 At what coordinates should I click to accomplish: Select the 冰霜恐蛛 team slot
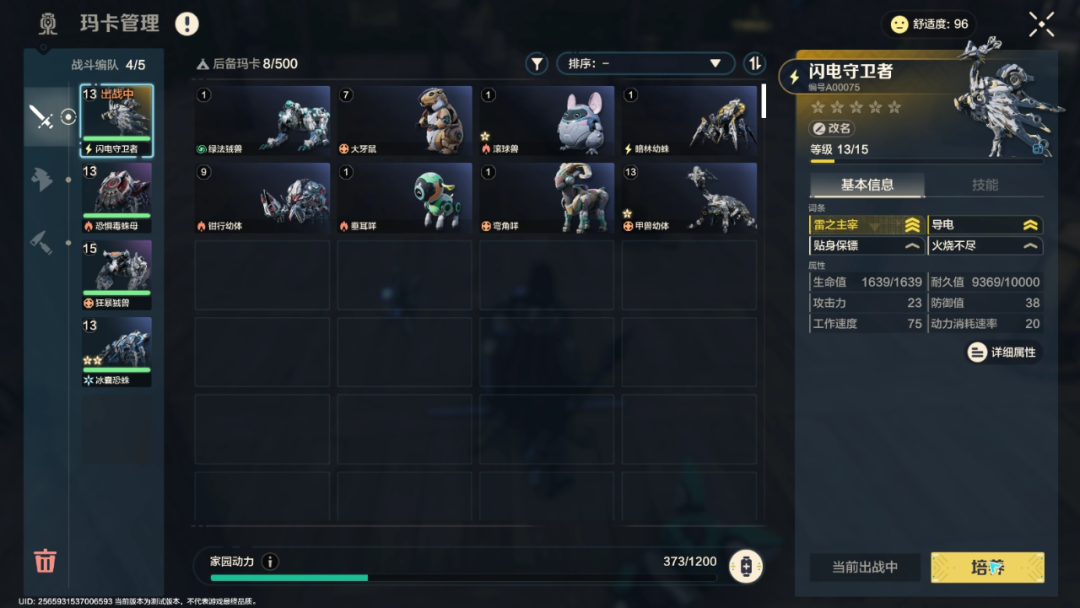[116, 351]
